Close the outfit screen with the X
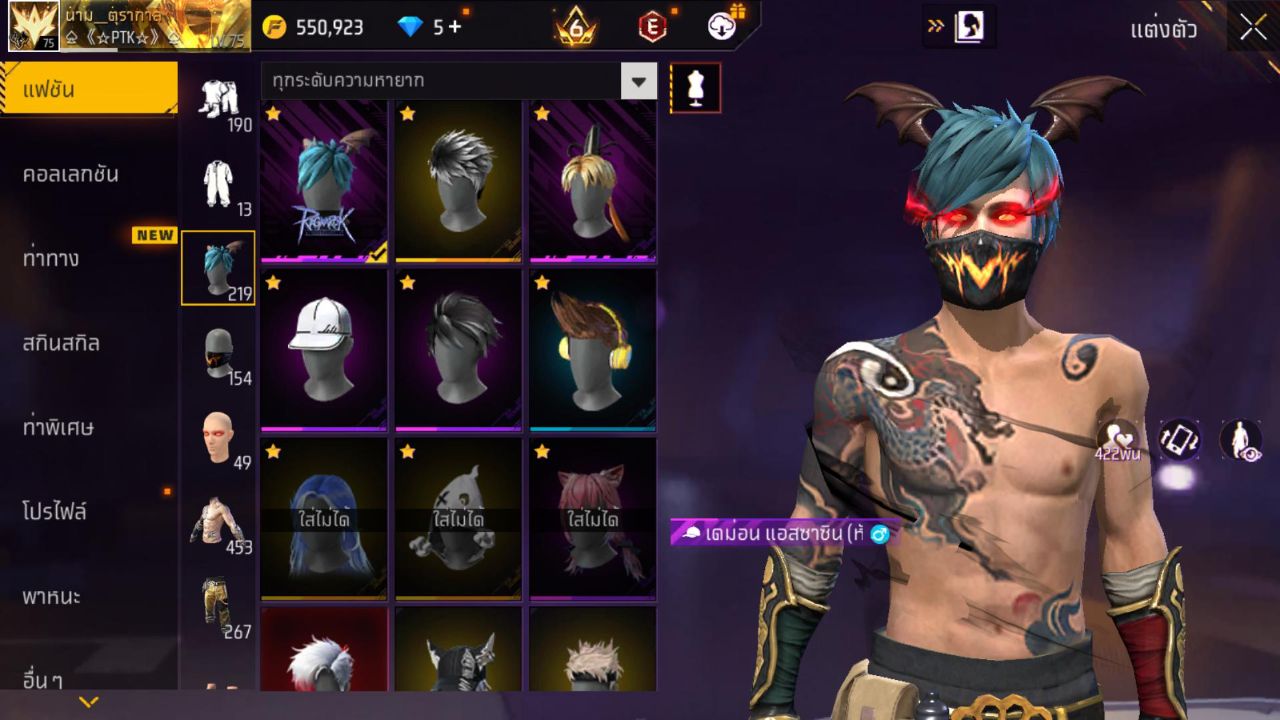 (x=1253, y=28)
